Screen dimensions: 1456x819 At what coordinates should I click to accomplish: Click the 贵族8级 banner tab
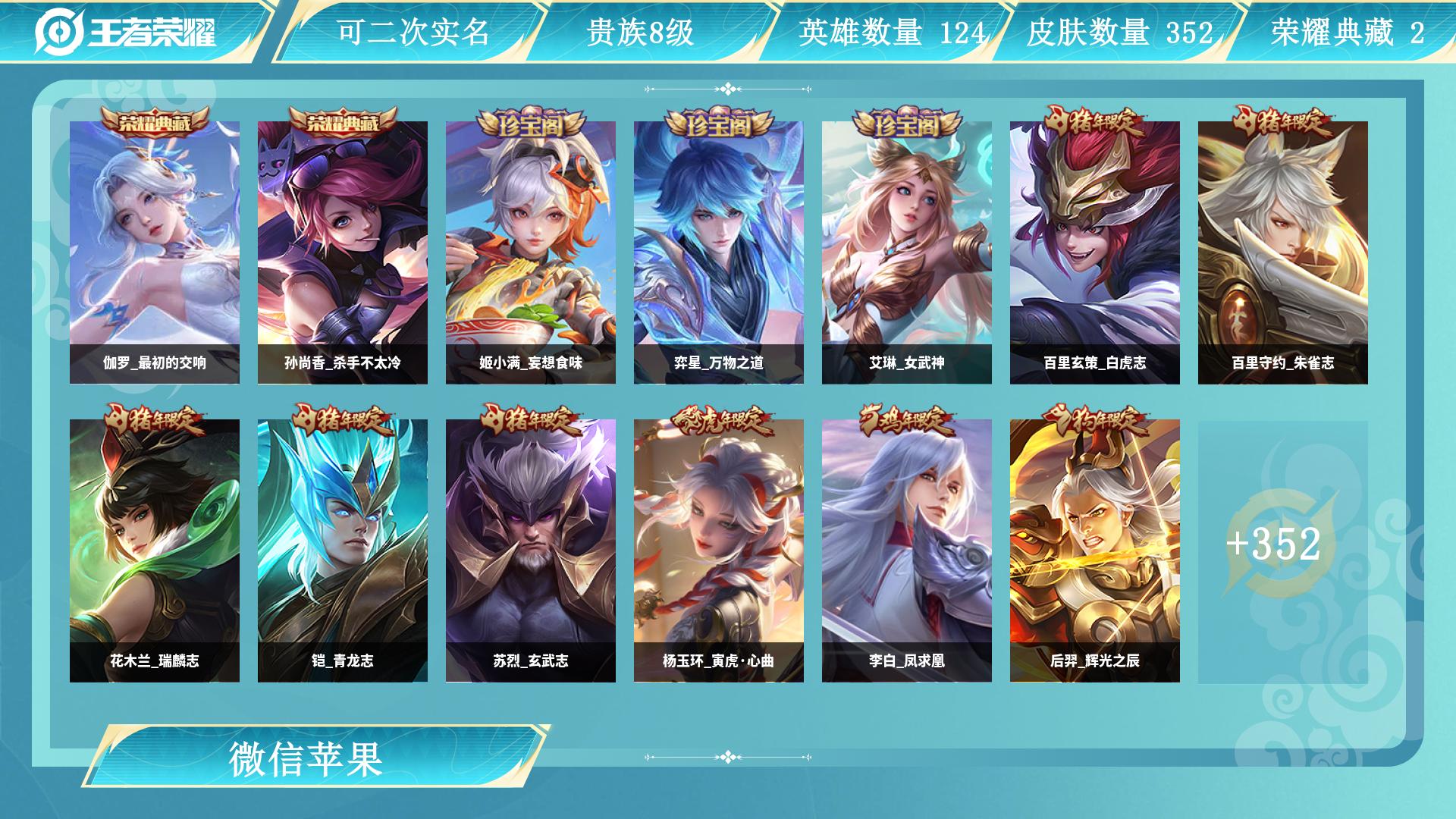pos(641,32)
